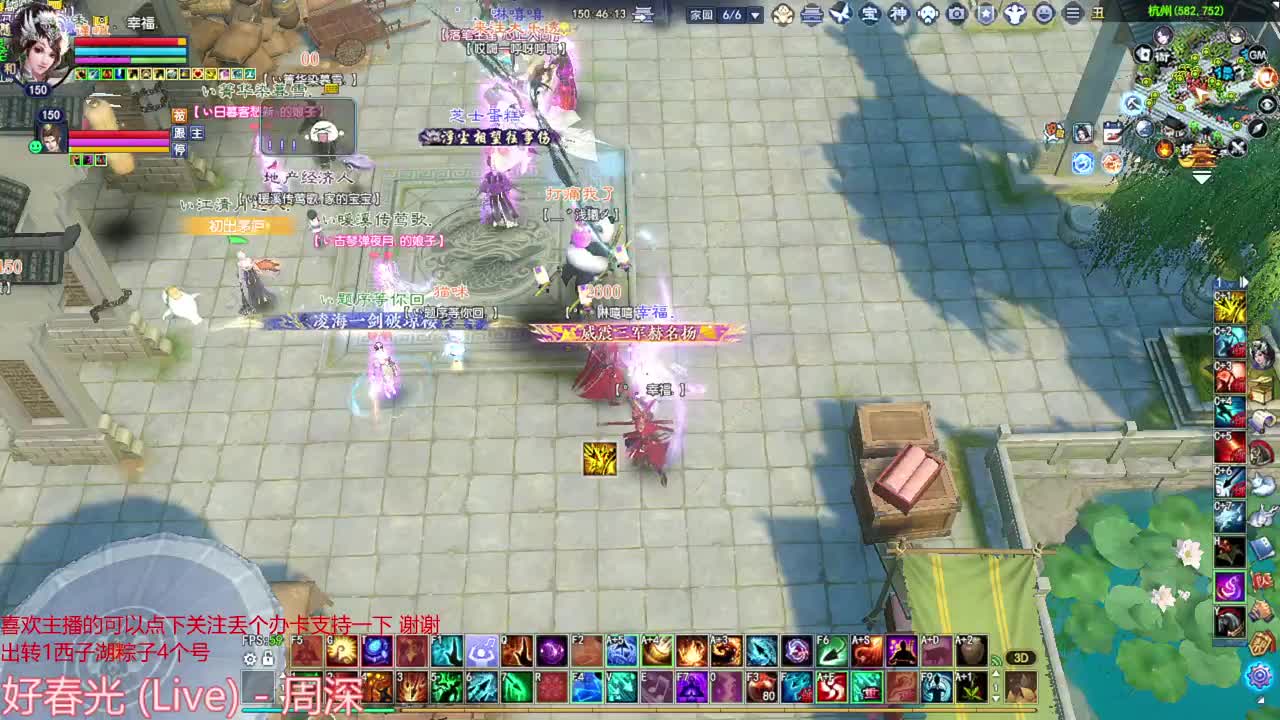Image resolution: width=1280 pixels, height=720 pixels.
Task: Open the 家园 6/6 dropdown arrow
Action: point(753,17)
